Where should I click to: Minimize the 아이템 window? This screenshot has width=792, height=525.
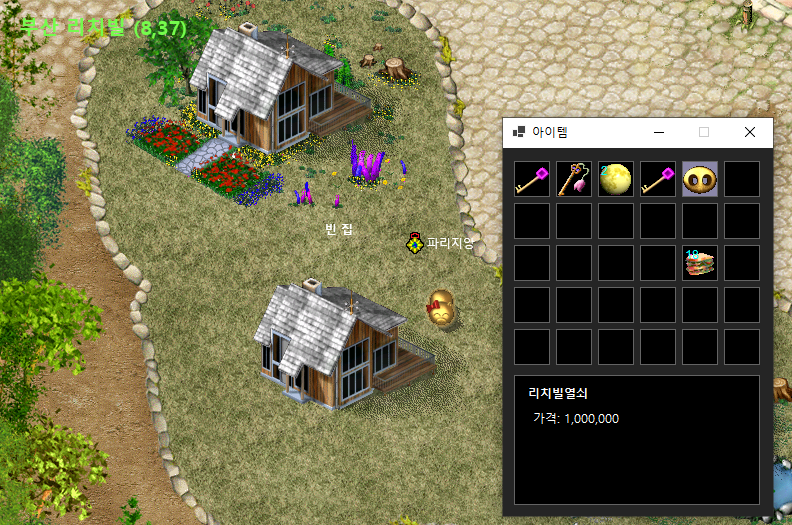click(658, 132)
